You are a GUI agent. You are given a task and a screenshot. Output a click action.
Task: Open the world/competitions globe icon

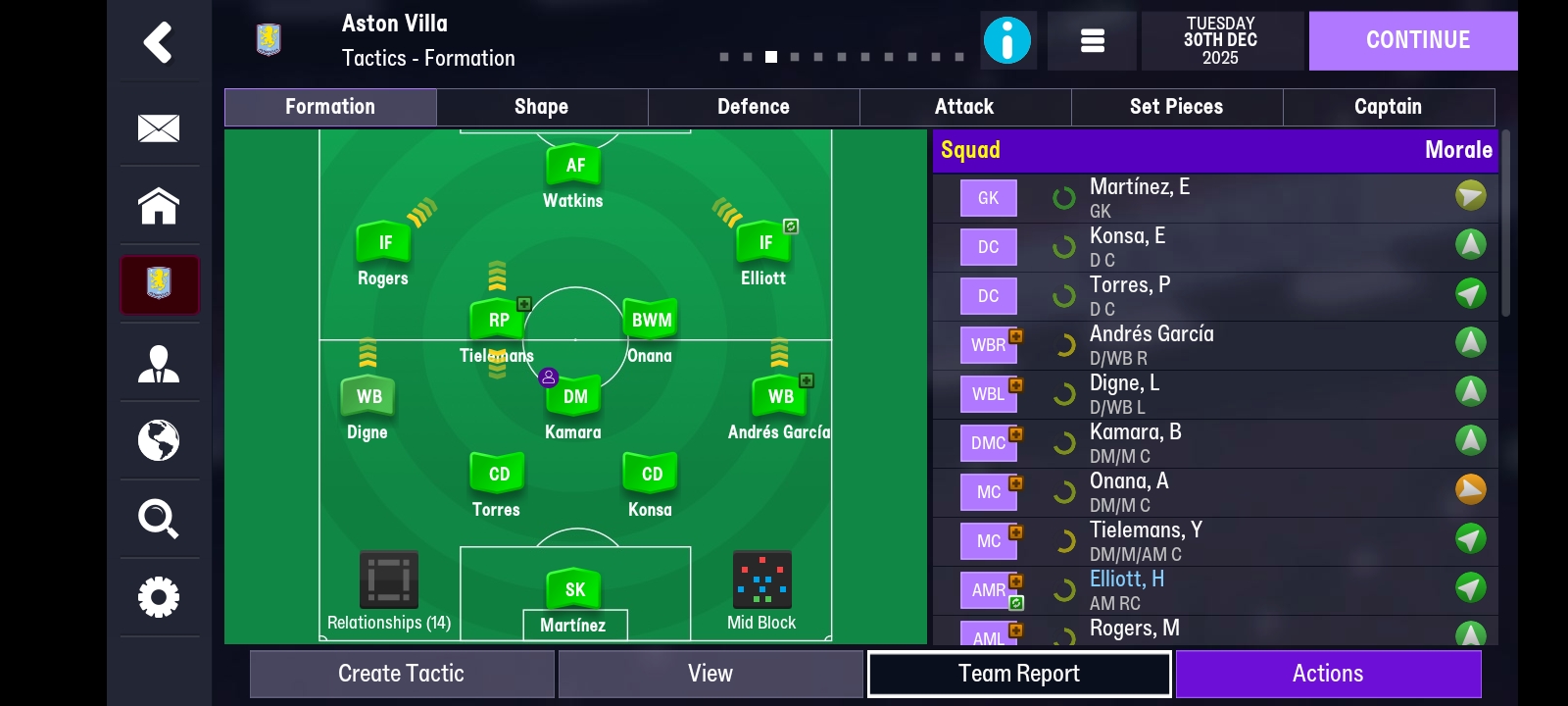(x=159, y=442)
